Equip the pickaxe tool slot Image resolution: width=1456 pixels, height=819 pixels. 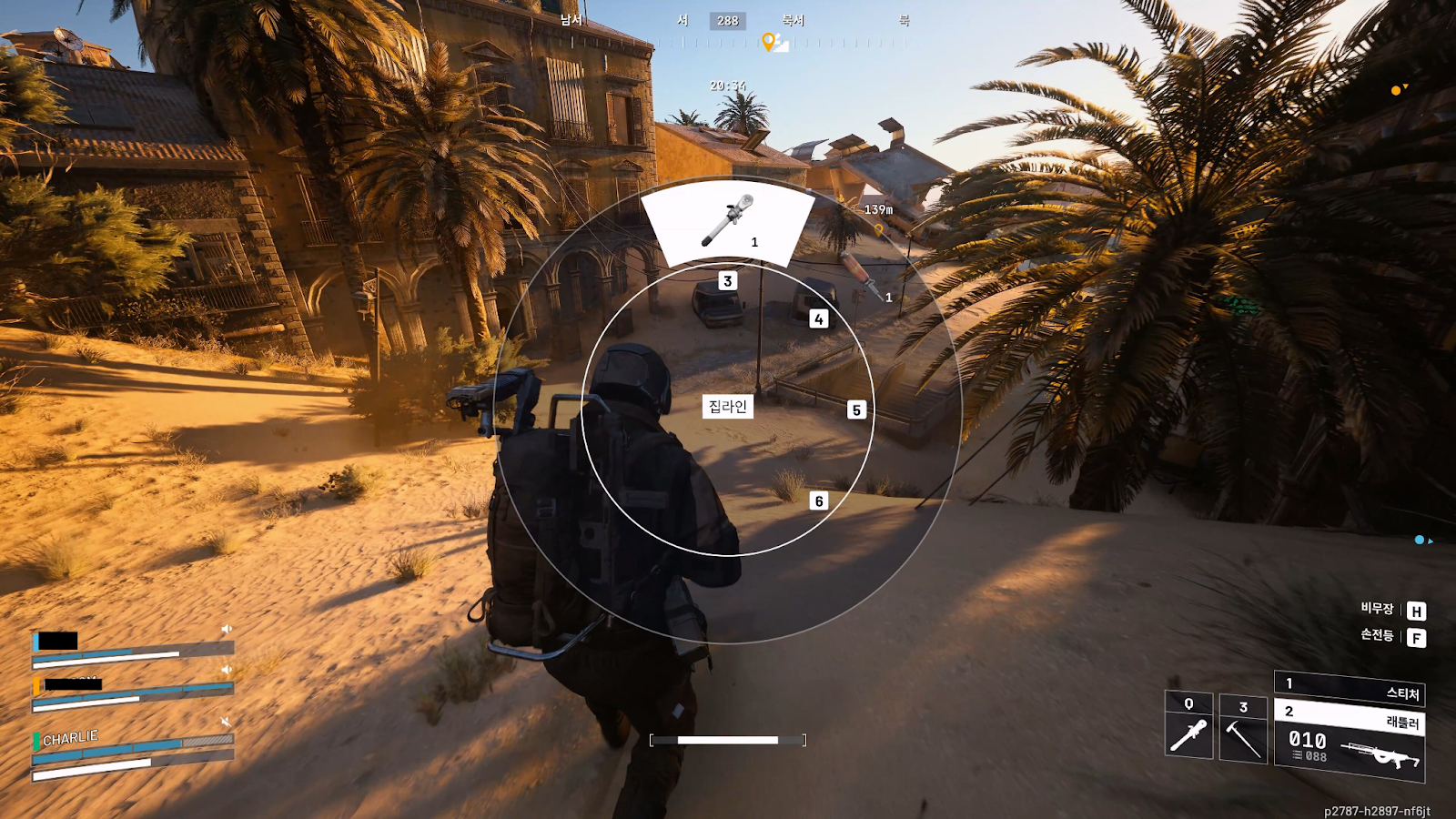tap(1242, 730)
